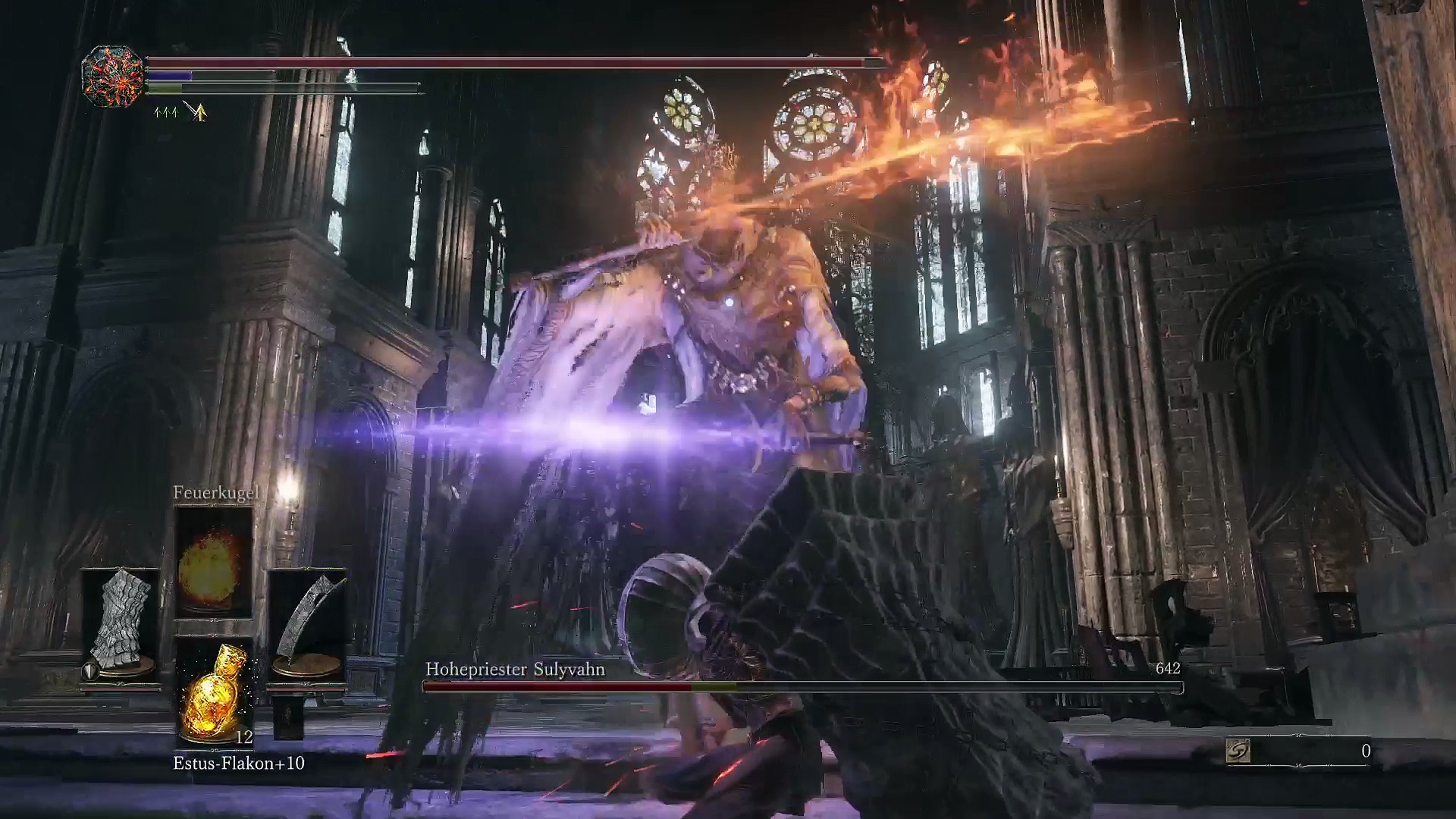Click the green arrows buff status icon
Viewport: 1456px width, 819px height.
(x=165, y=113)
